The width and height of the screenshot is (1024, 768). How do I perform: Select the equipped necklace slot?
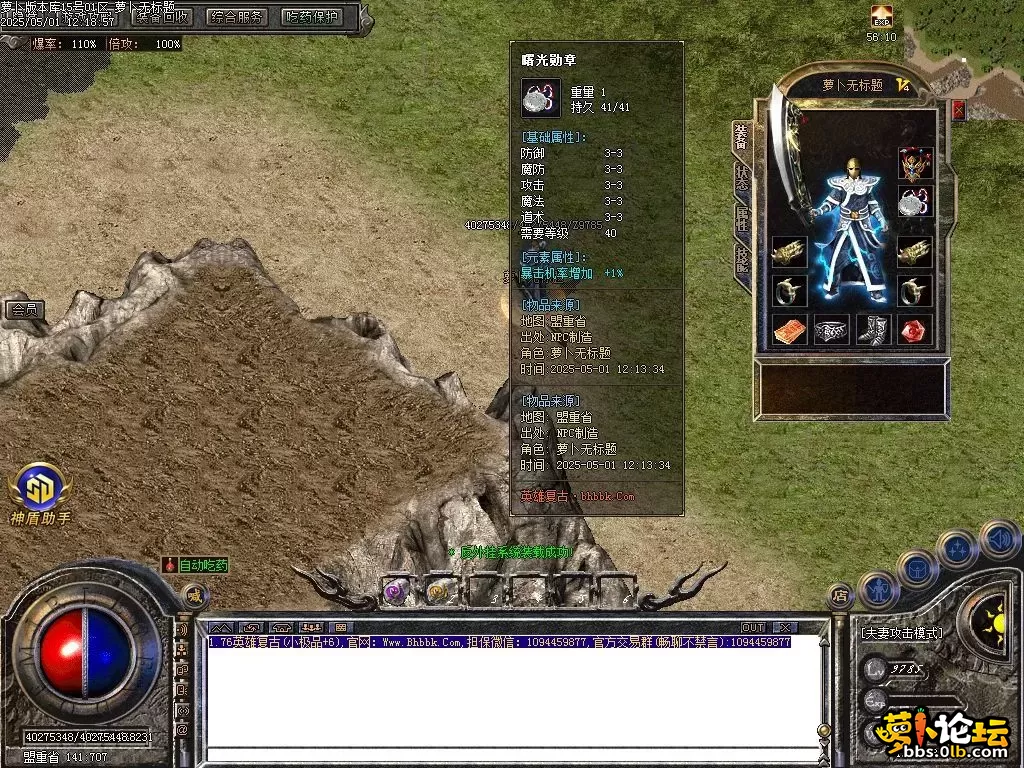[x=915, y=162]
